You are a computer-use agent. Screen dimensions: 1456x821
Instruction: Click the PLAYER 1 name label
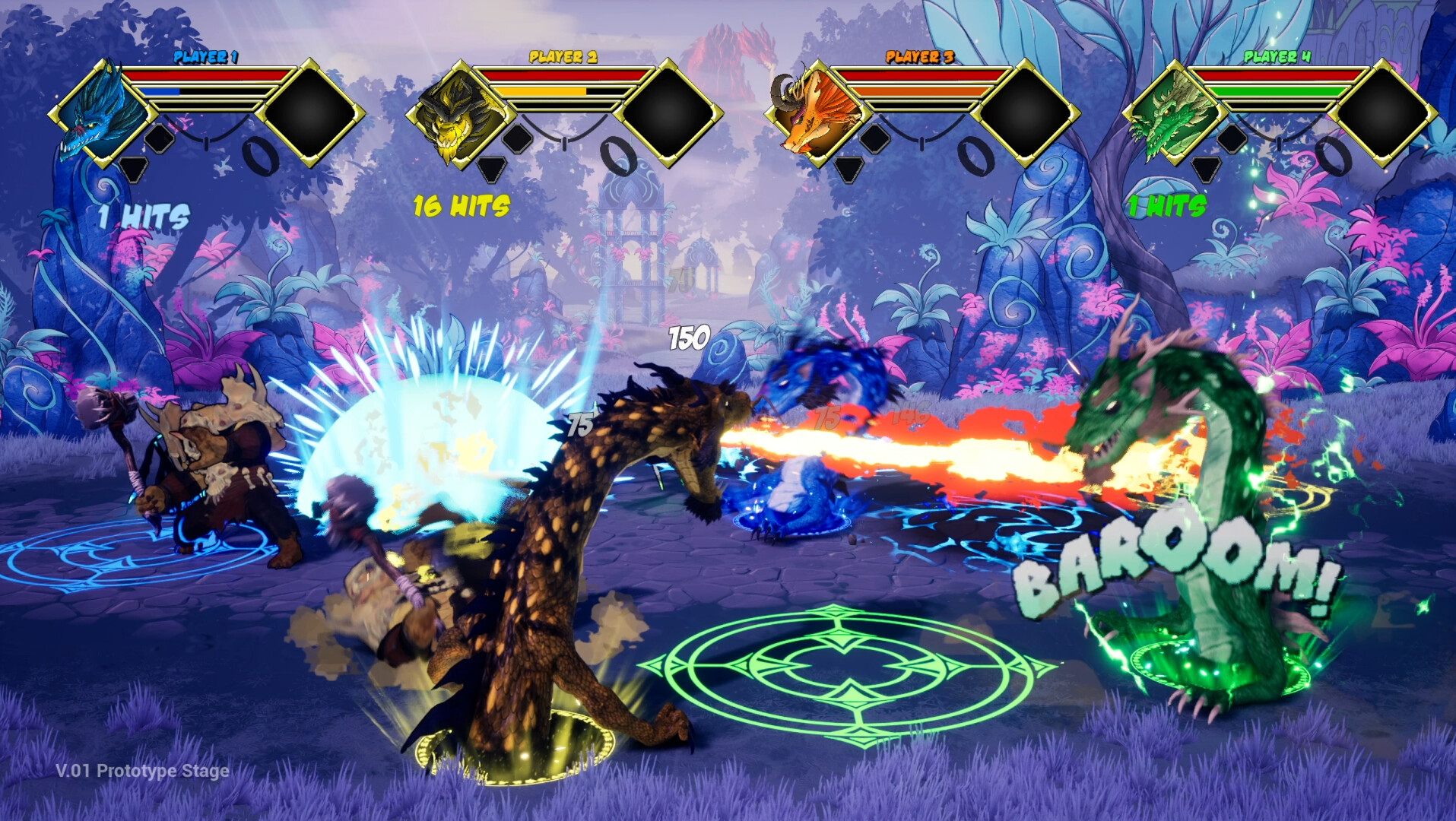click(x=205, y=55)
